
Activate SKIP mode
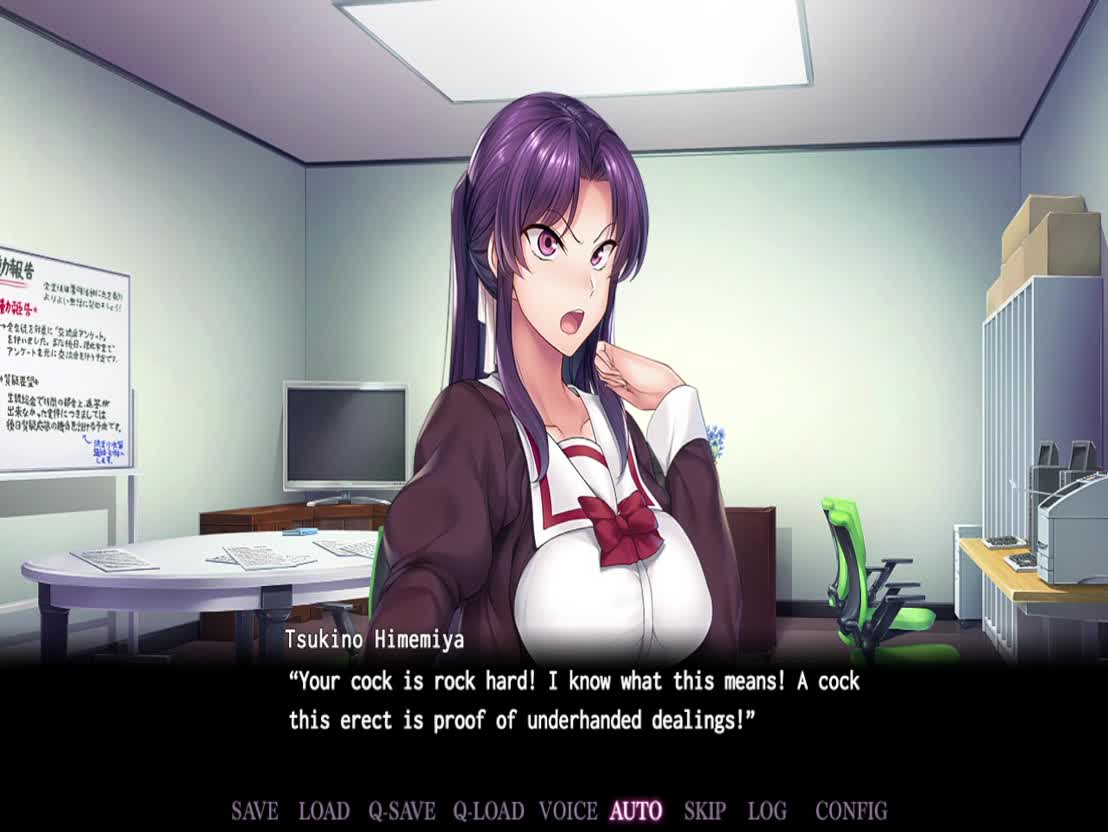point(705,811)
